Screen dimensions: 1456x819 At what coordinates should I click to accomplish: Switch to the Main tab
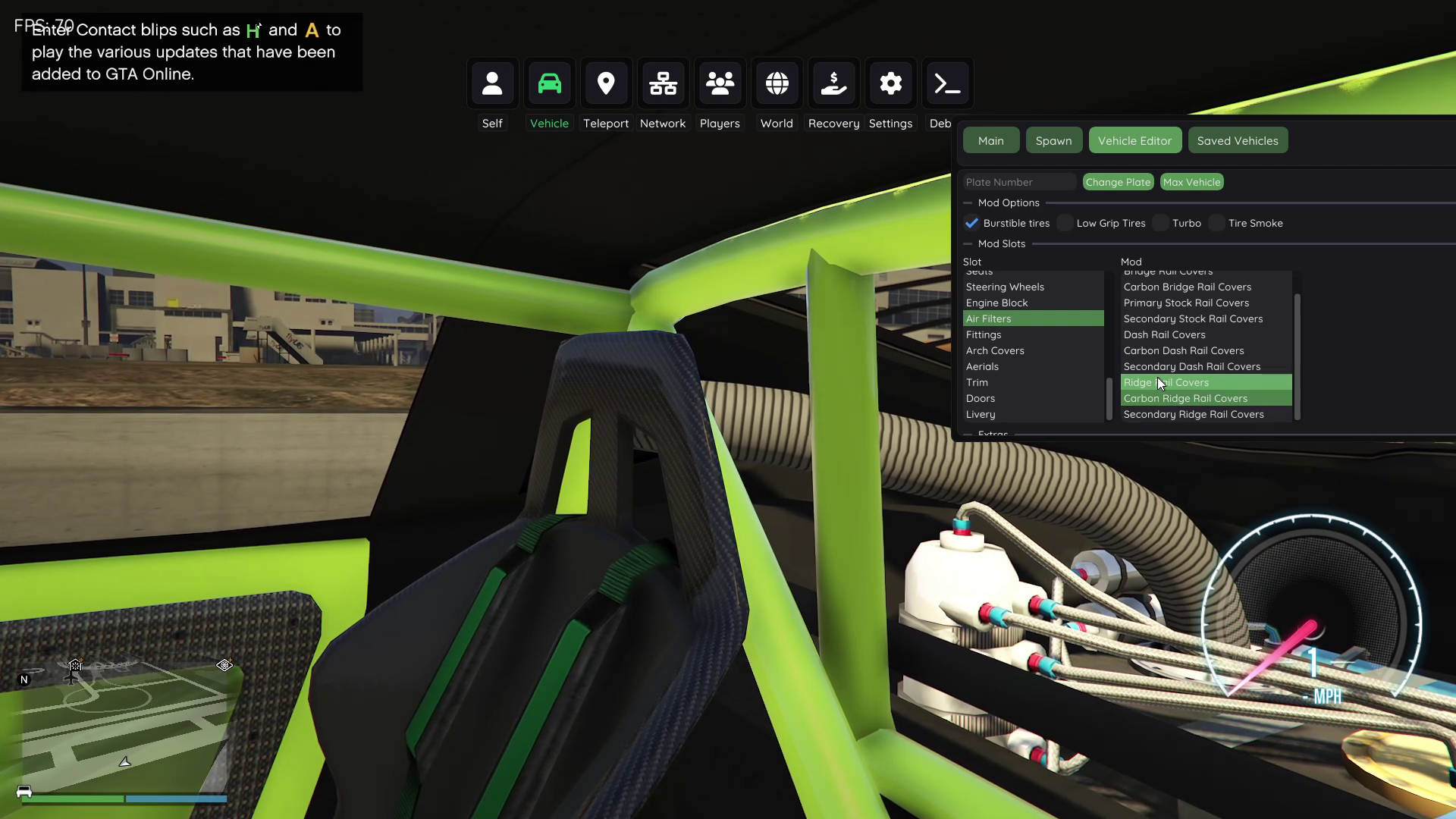coord(990,140)
